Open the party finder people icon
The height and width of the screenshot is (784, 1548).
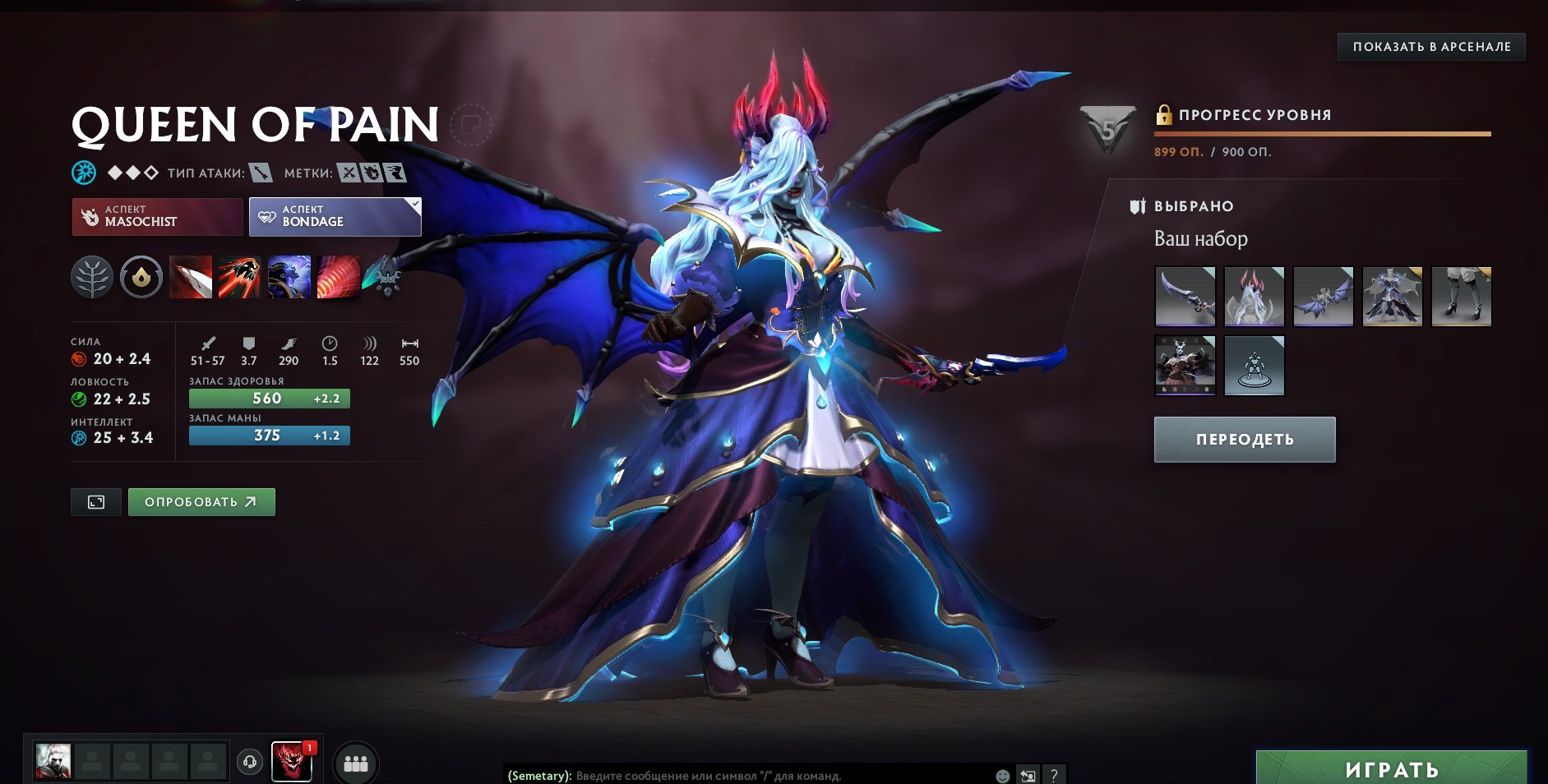coord(355,763)
